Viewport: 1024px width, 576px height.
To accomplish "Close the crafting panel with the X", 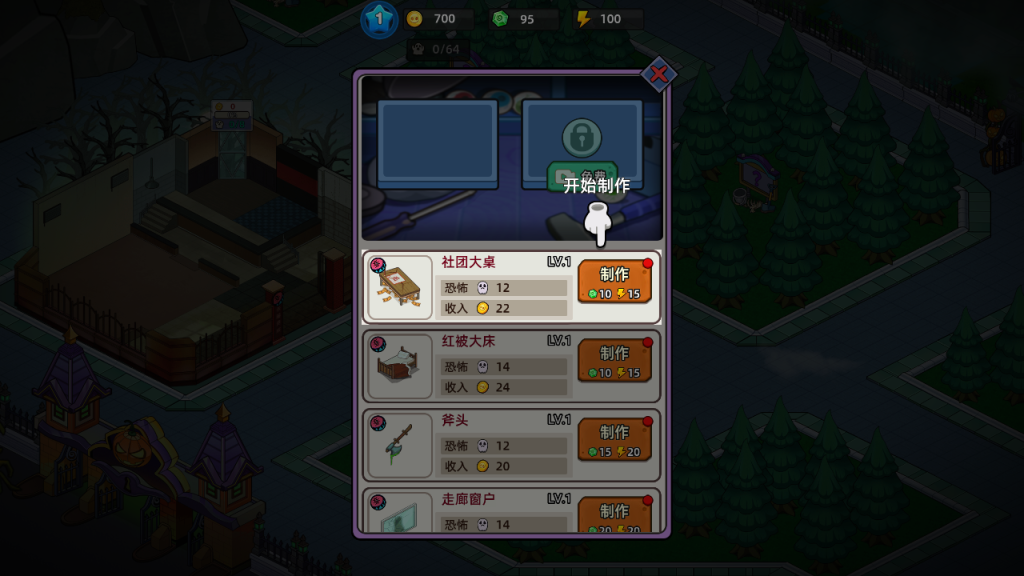I will pyautogui.click(x=658, y=73).
